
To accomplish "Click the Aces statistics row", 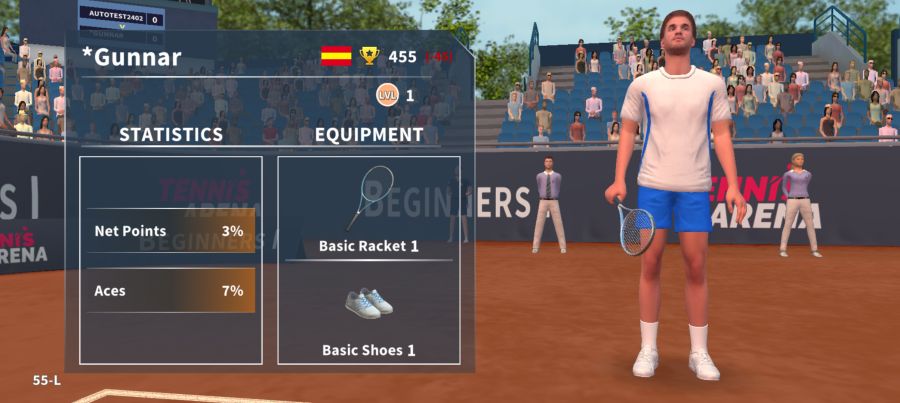I will click(170, 291).
